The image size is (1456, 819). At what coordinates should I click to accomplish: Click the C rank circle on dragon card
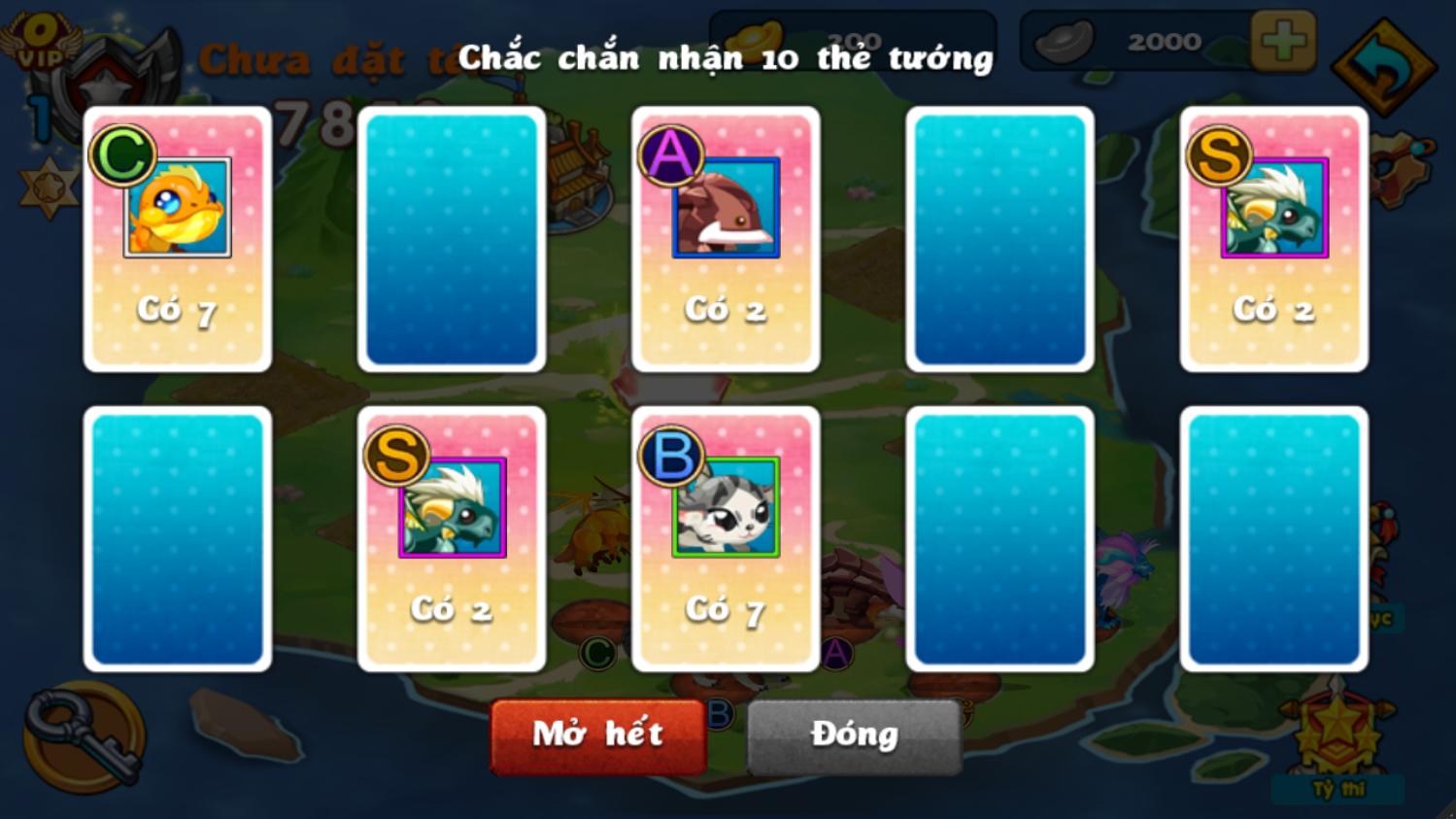click(x=124, y=154)
